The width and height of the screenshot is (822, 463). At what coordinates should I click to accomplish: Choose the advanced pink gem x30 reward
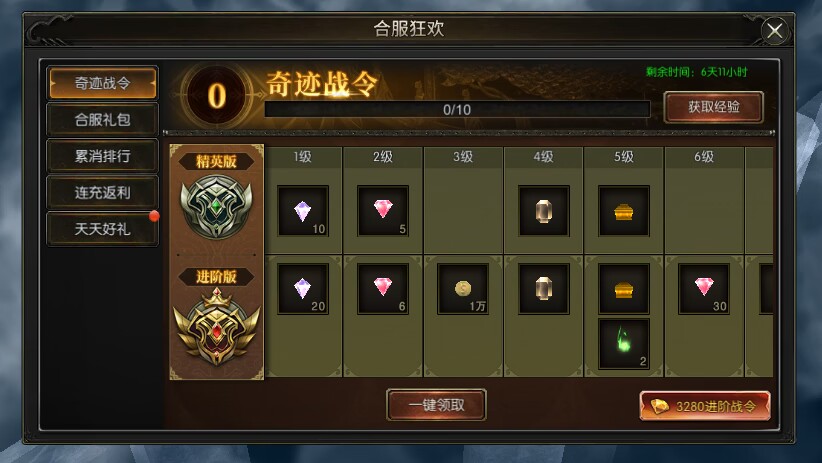(x=704, y=288)
